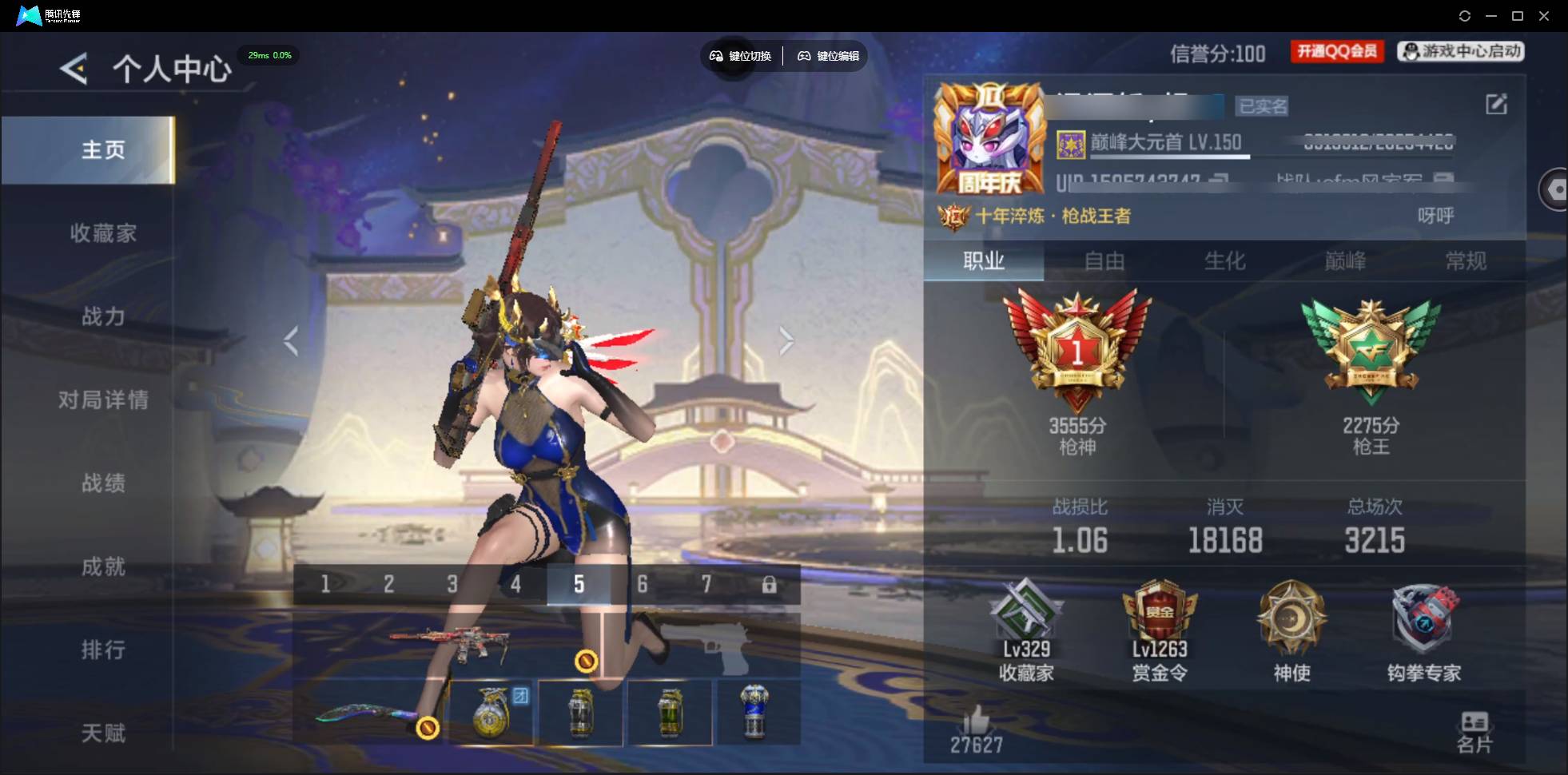The width and height of the screenshot is (1568, 775).
Task: Click the edit profile pencil icon
Action: click(x=1496, y=104)
